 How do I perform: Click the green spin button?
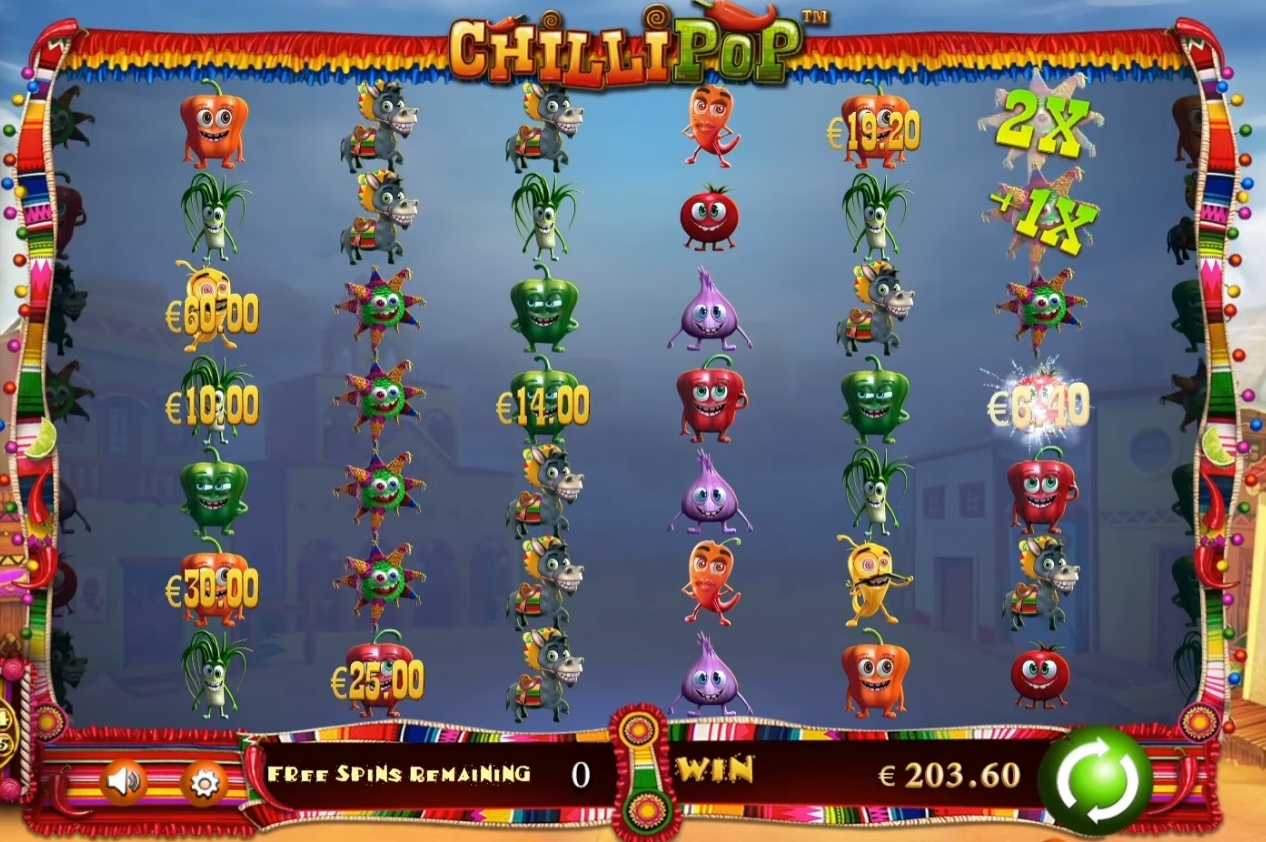tap(1095, 779)
